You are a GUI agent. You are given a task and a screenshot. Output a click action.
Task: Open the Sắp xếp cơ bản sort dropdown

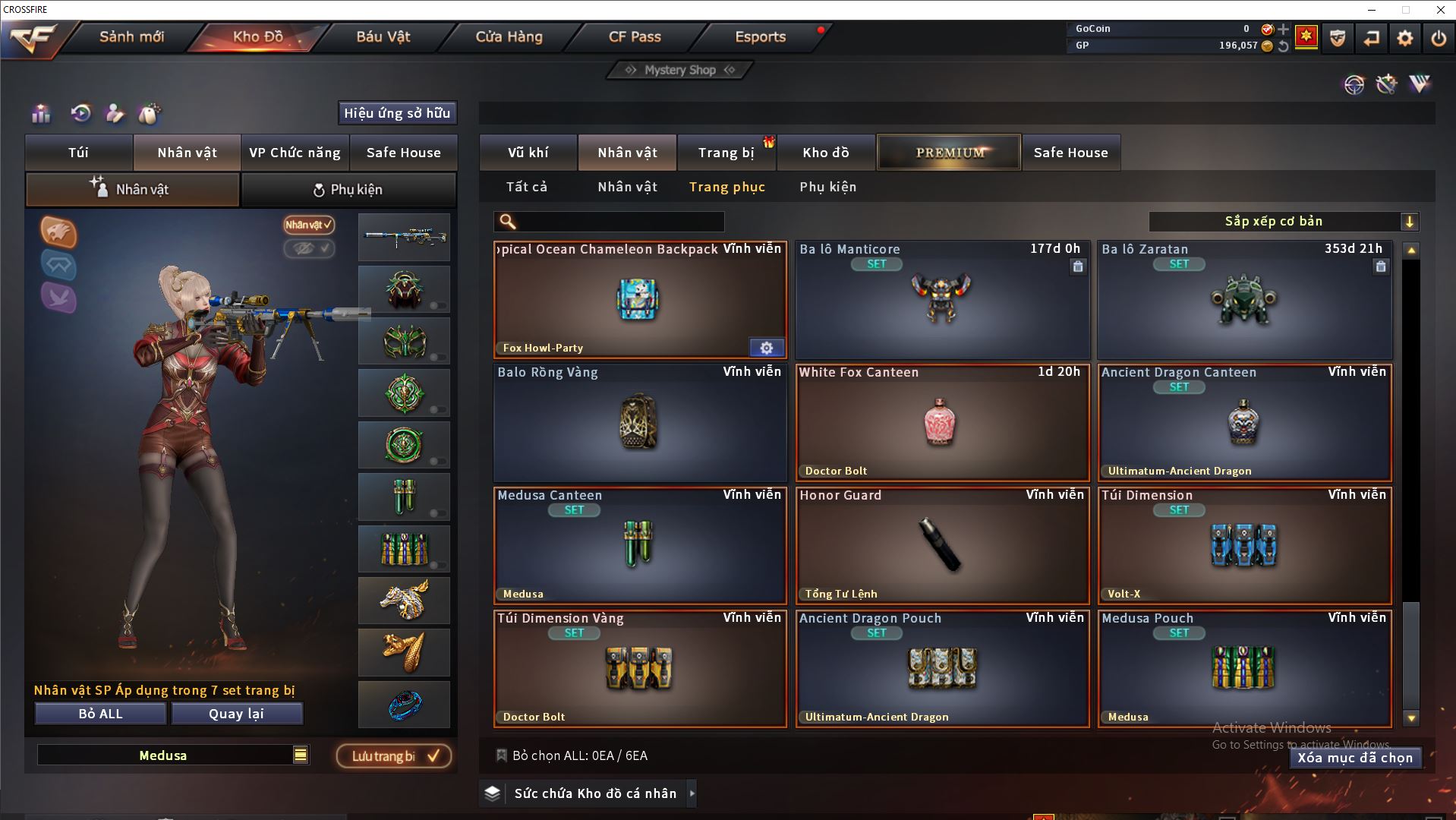(1283, 222)
